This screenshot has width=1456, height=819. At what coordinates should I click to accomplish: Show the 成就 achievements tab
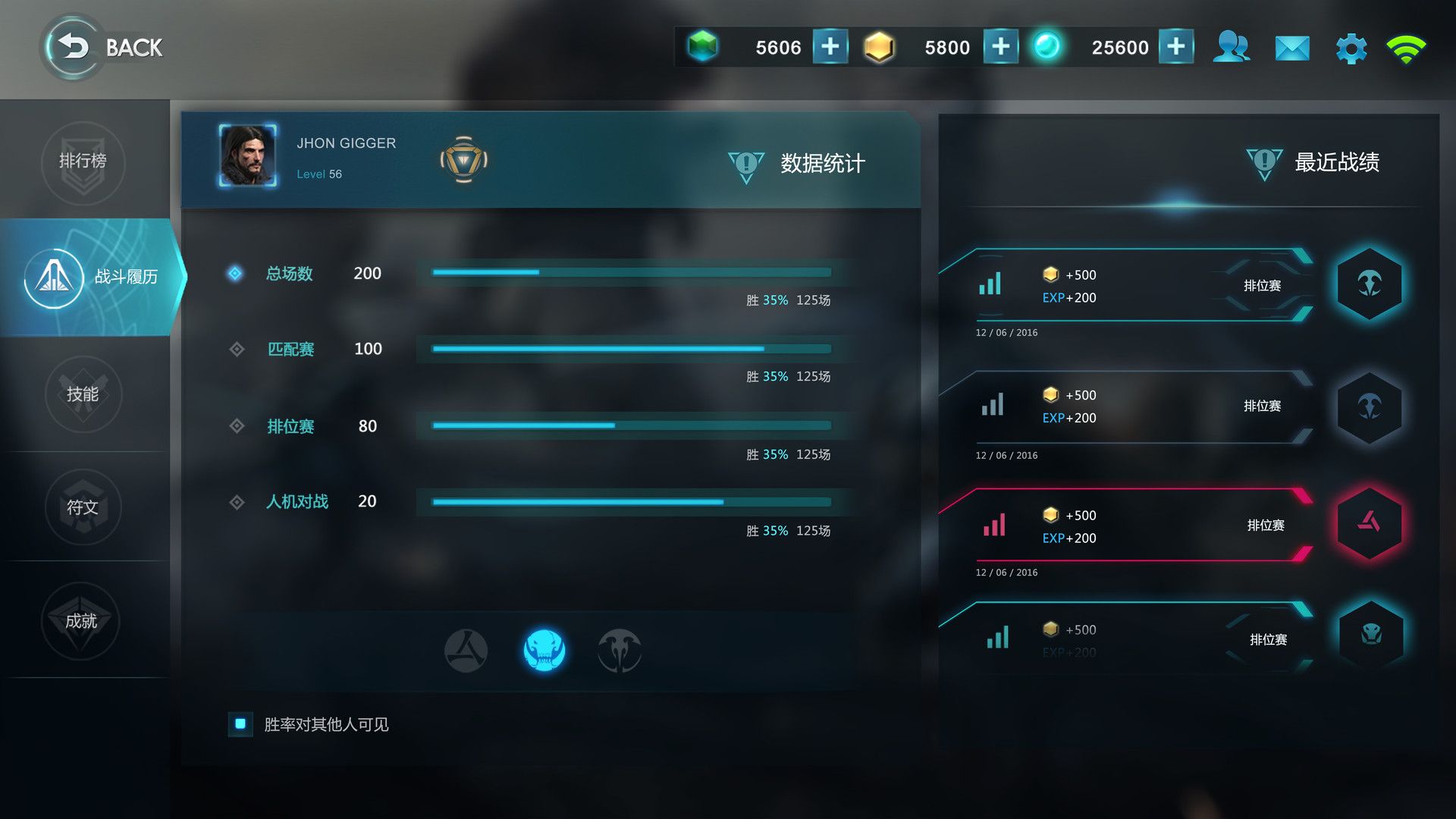pos(82,621)
